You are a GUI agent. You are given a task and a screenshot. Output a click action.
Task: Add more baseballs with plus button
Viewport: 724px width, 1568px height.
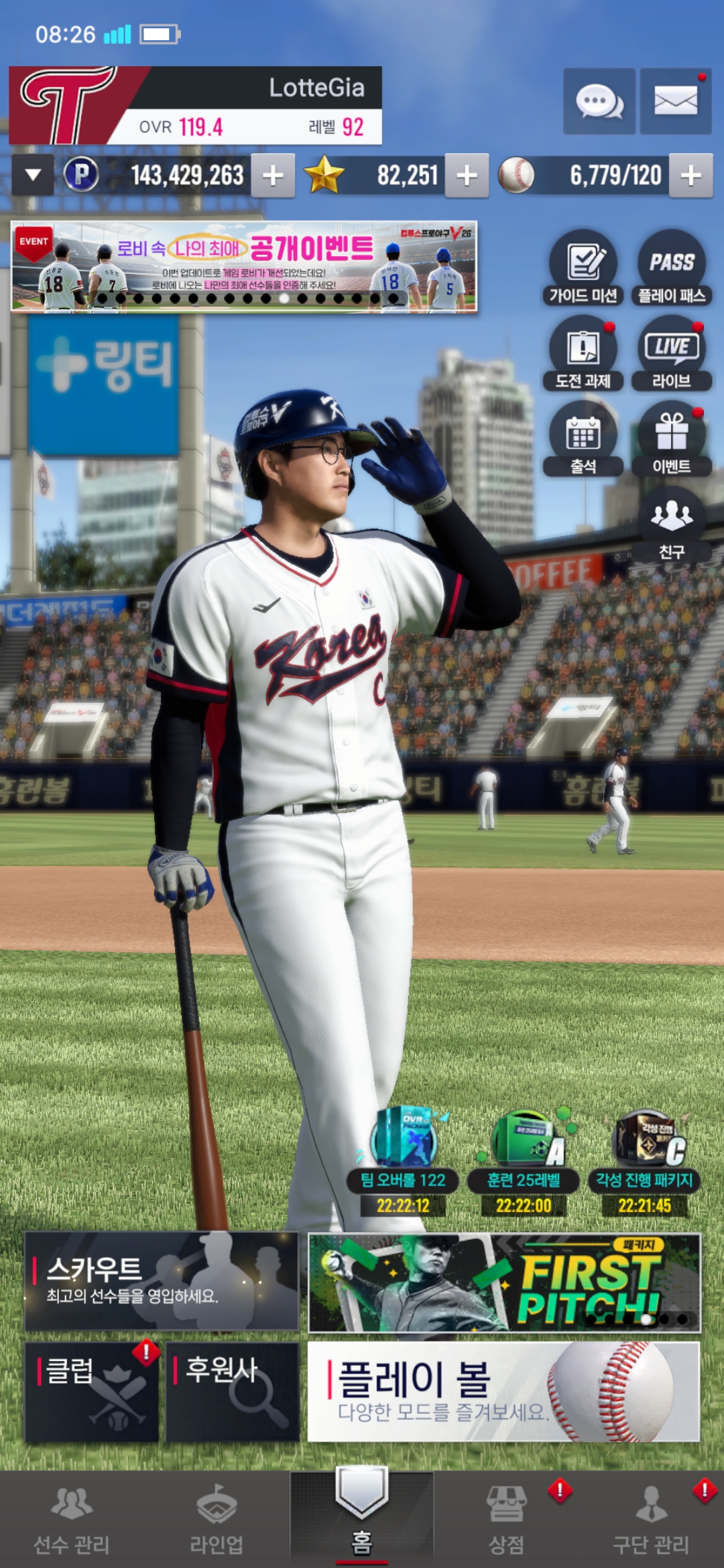tap(690, 176)
